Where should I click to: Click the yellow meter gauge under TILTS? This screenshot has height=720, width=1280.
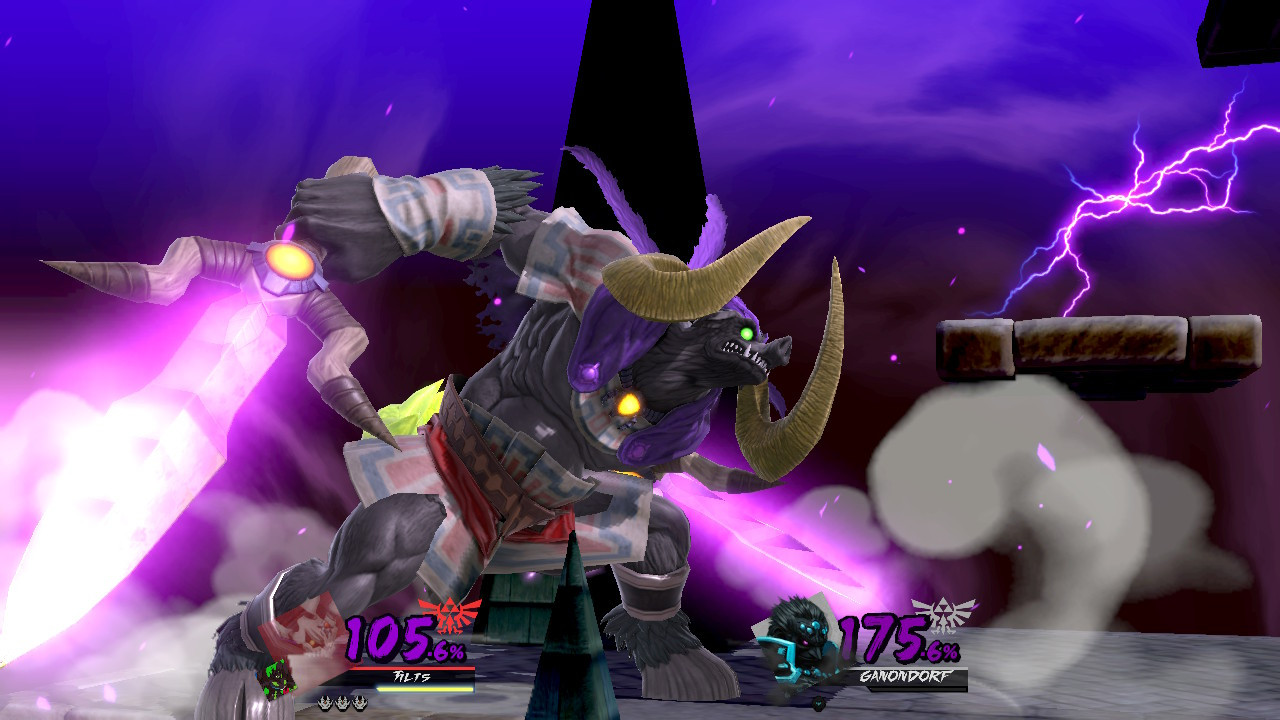(x=425, y=689)
